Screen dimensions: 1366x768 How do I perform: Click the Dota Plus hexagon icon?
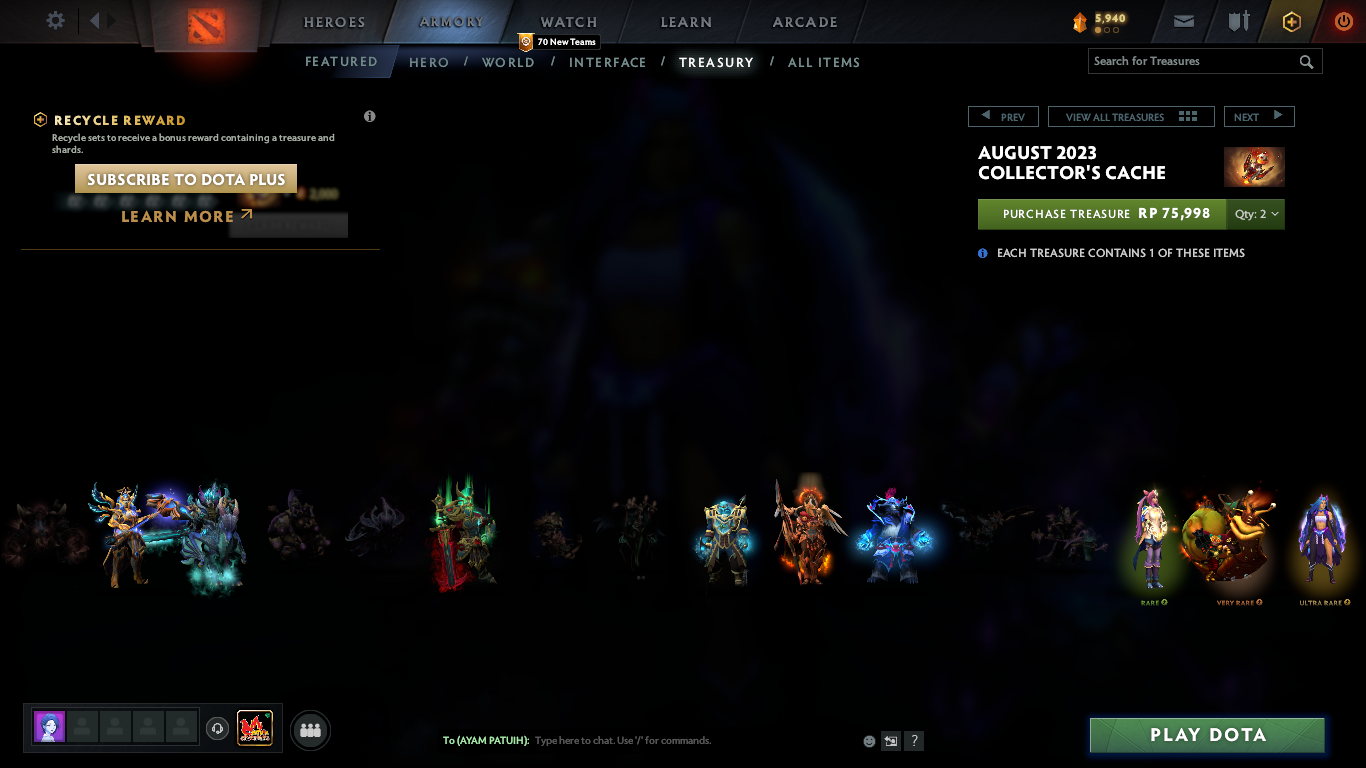point(1291,20)
